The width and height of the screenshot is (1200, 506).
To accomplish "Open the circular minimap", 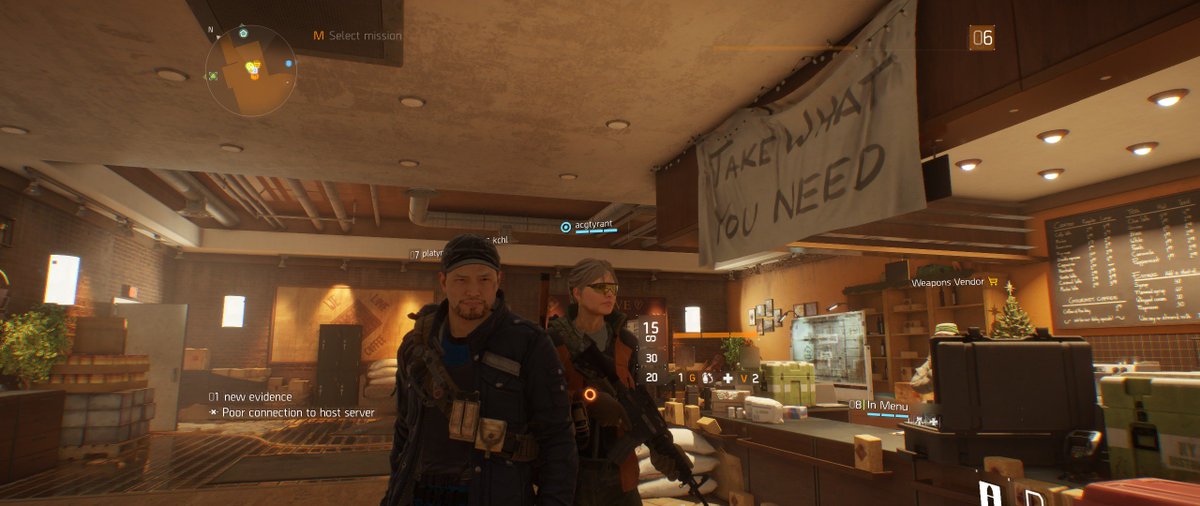I will tap(250, 70).
